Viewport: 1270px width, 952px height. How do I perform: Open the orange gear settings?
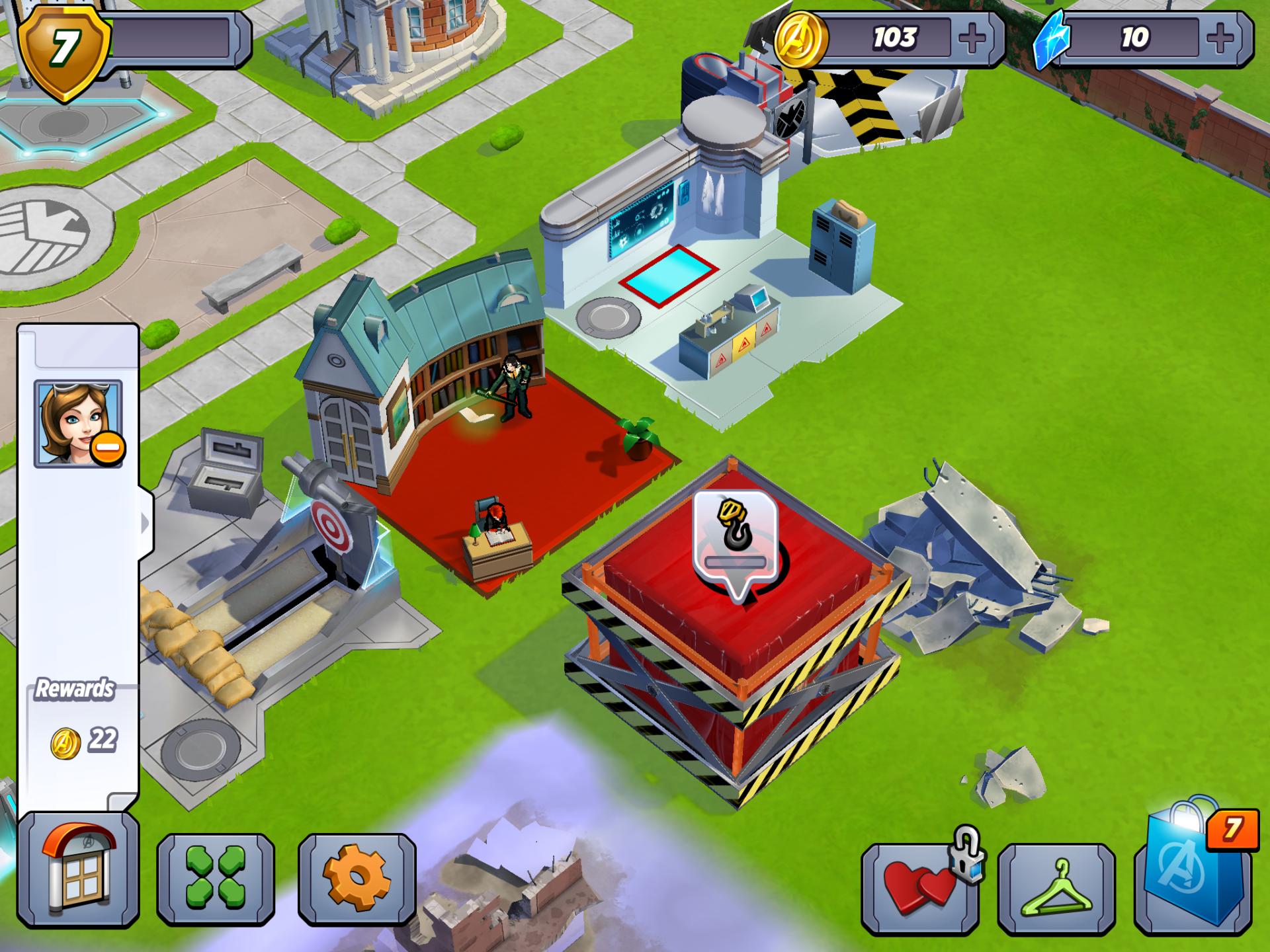pyautogui.click(x=357, y=877)
